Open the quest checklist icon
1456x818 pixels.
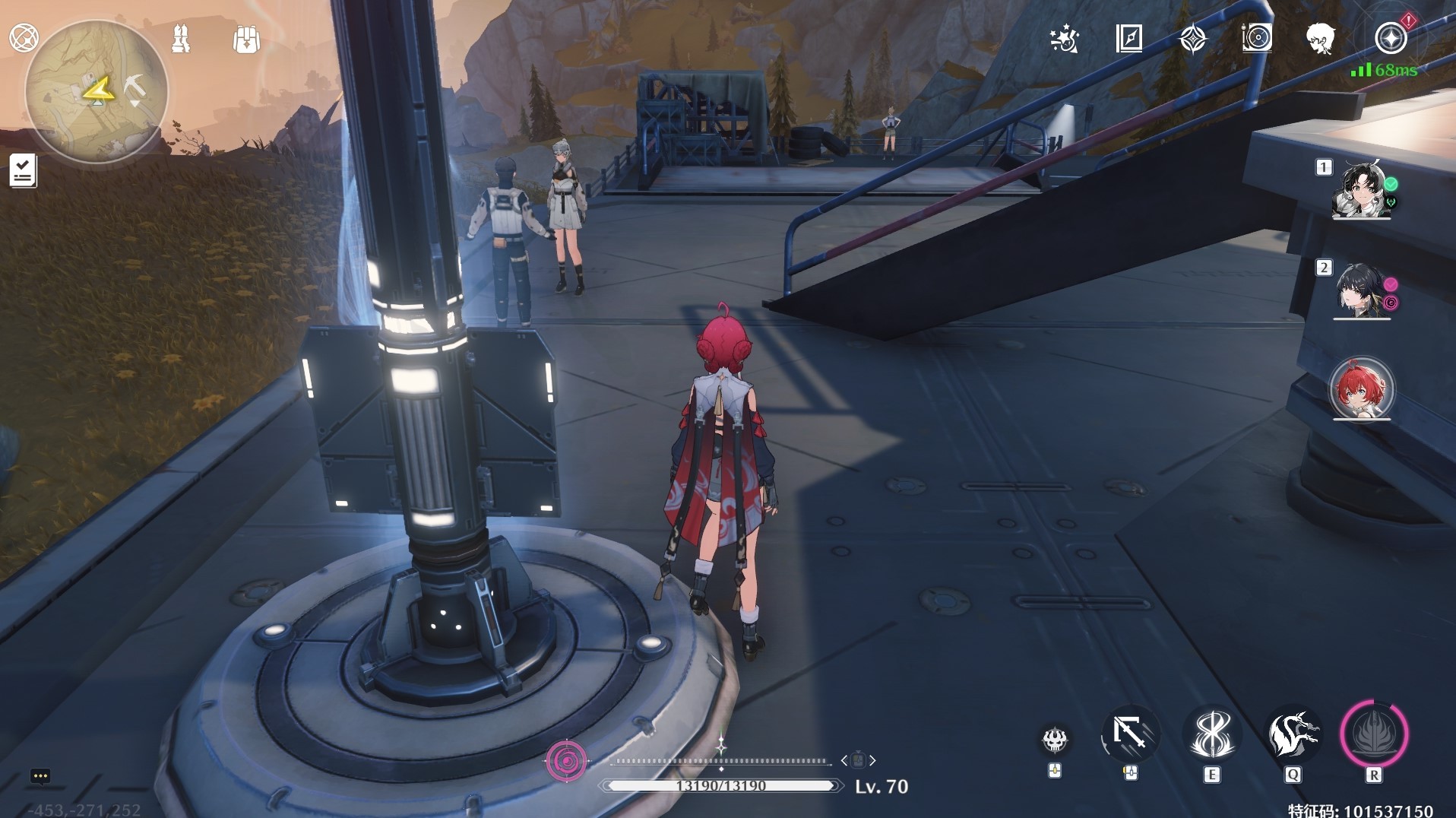click(23, 170)
